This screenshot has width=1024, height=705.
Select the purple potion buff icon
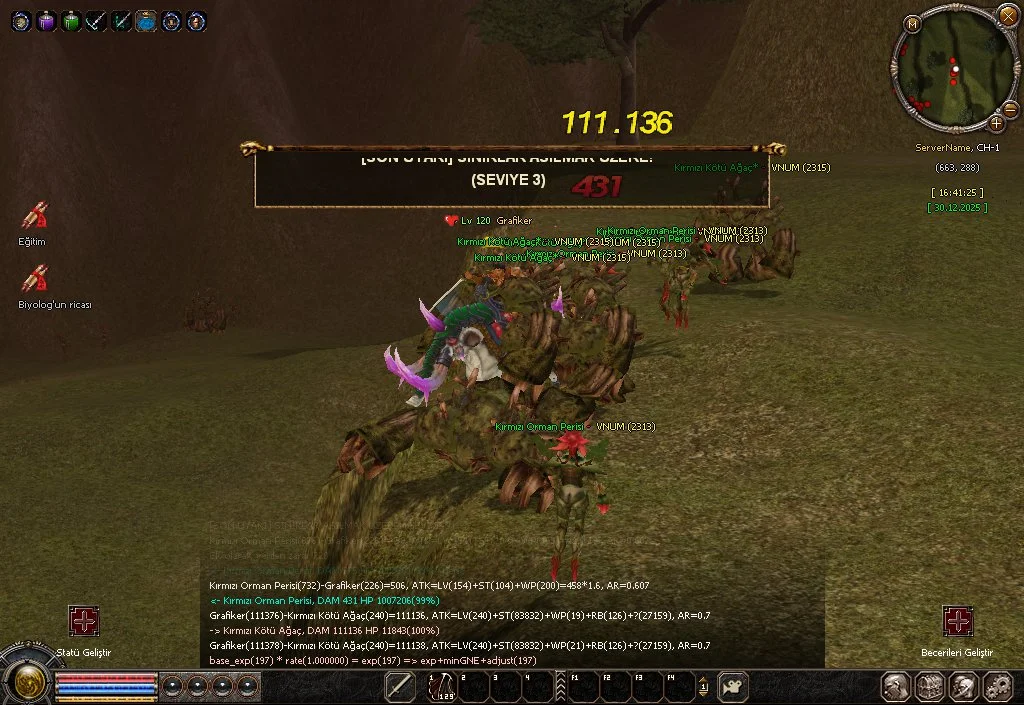(46, 20)
